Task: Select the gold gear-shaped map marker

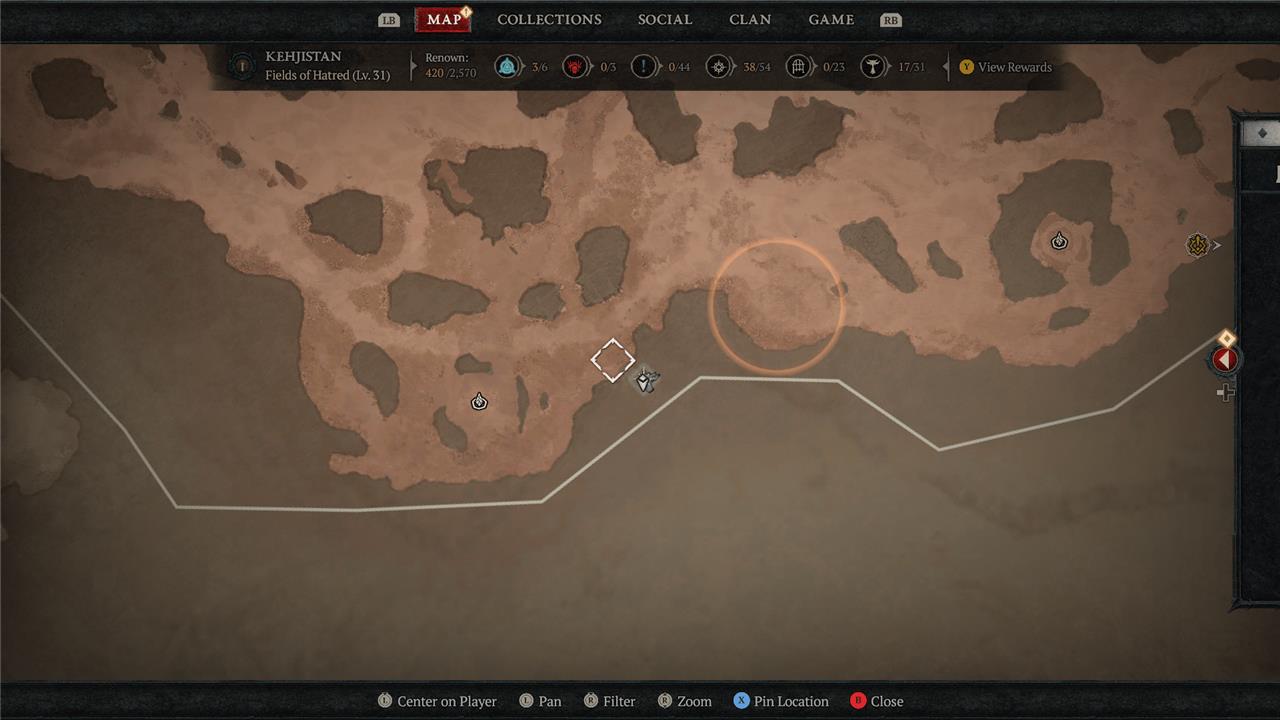Action: click(1197, 245)
